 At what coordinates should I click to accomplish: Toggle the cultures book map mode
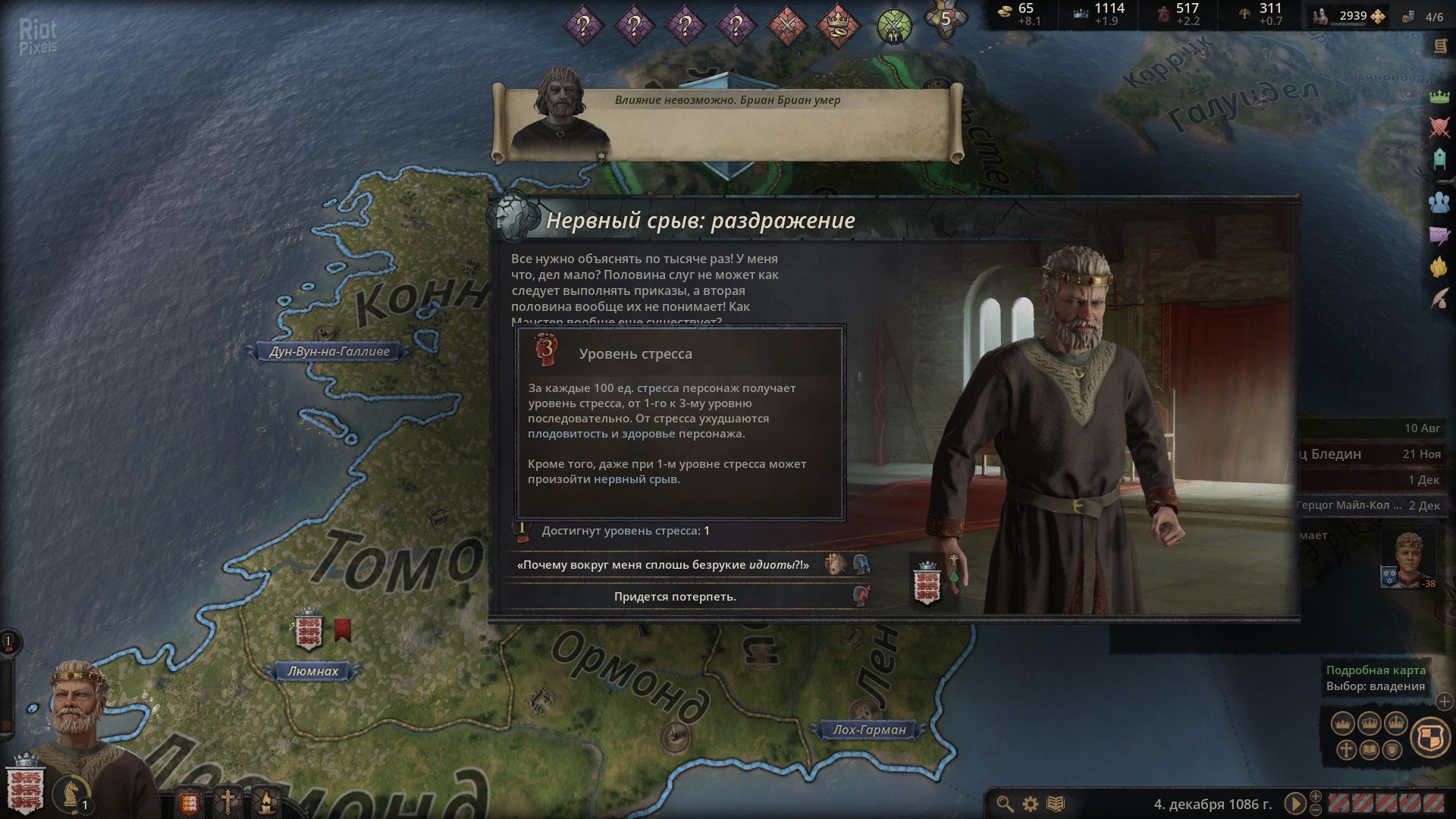[x=1369, y=749]
